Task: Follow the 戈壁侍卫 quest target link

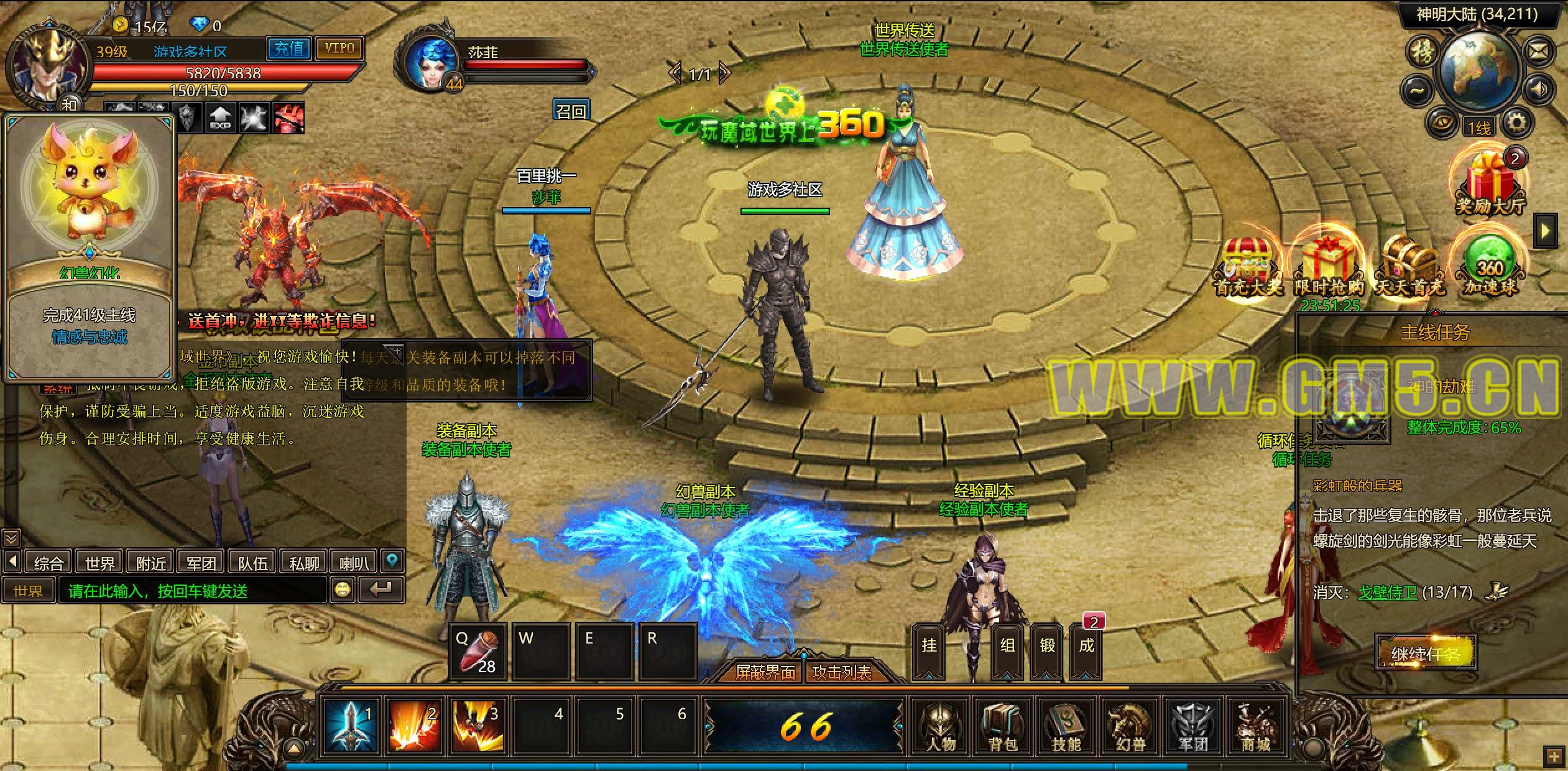Action: 1387,592
